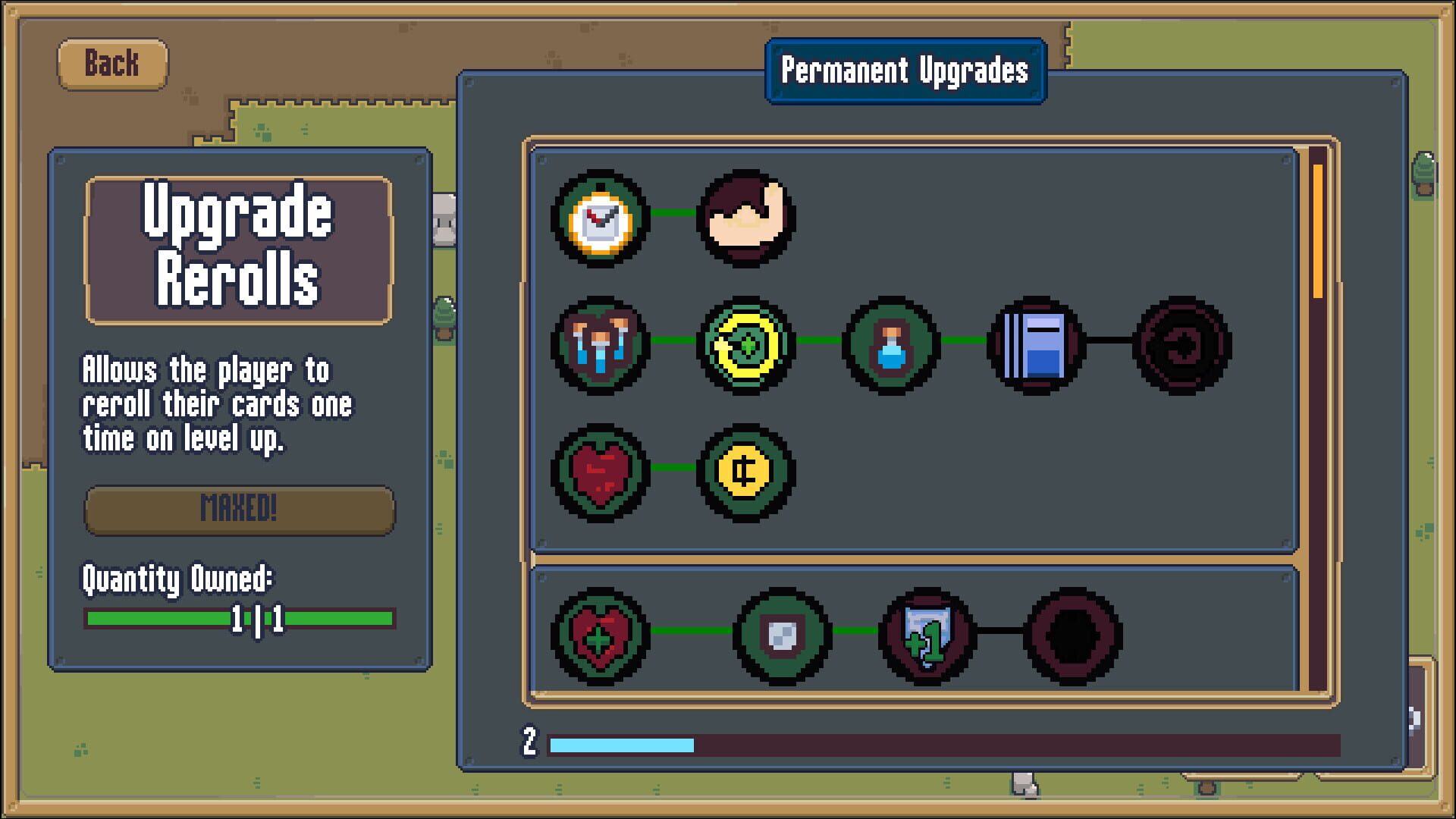Click the flexing arm strength upgrade

coord(743,220)
